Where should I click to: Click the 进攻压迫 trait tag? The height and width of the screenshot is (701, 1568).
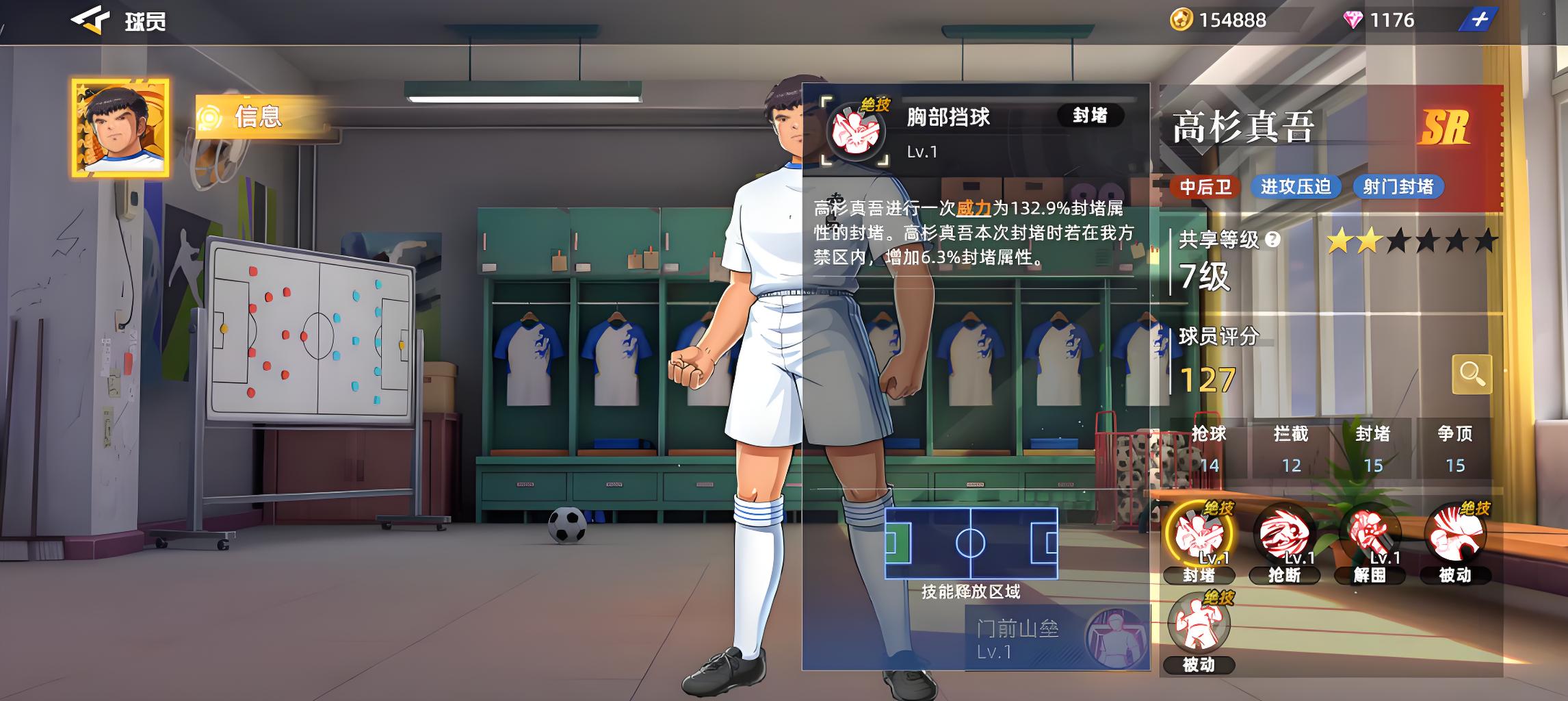point(1295,187)
